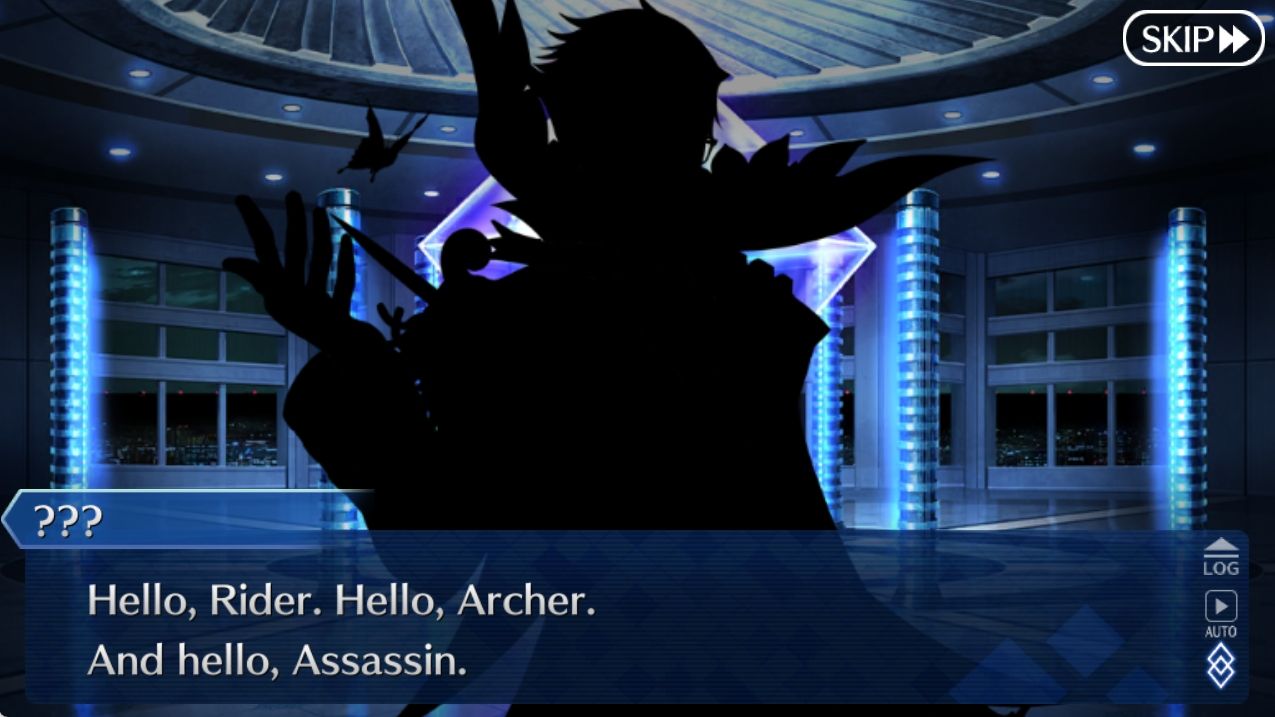
Task: Open the dialogue LOG
Action: point(1220,558)
